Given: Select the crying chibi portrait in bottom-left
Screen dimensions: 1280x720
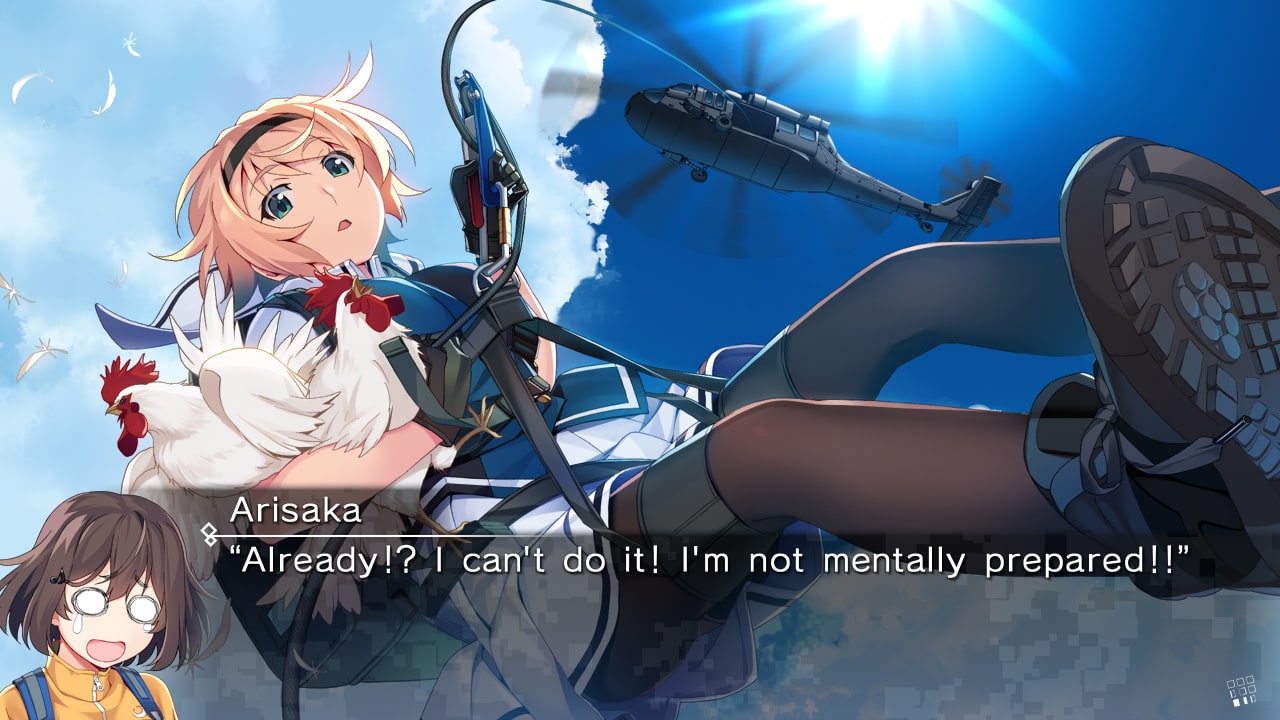Looking at the screenshot, I should tap(100, 620).
